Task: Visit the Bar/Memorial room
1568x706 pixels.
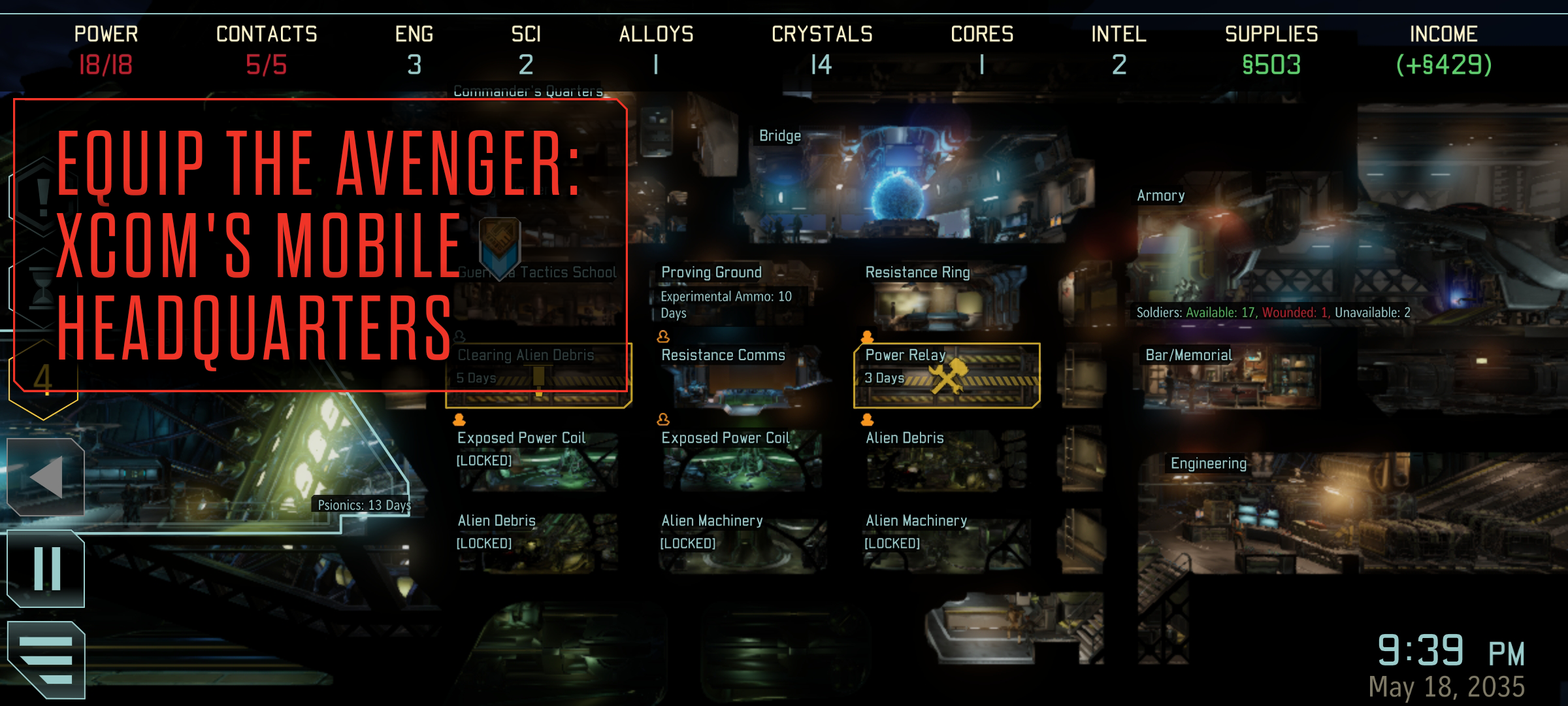Action: 1228,376
